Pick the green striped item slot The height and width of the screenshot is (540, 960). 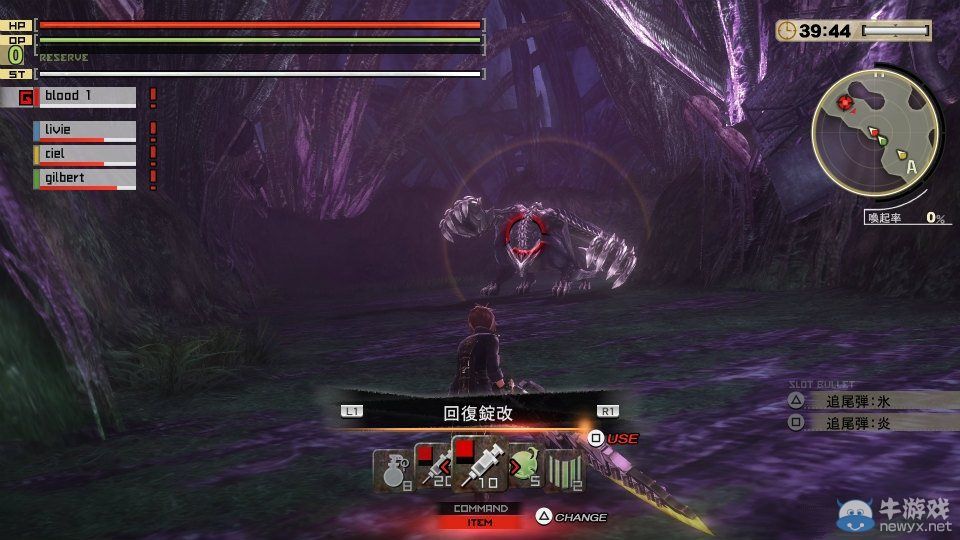pos(568,468)
